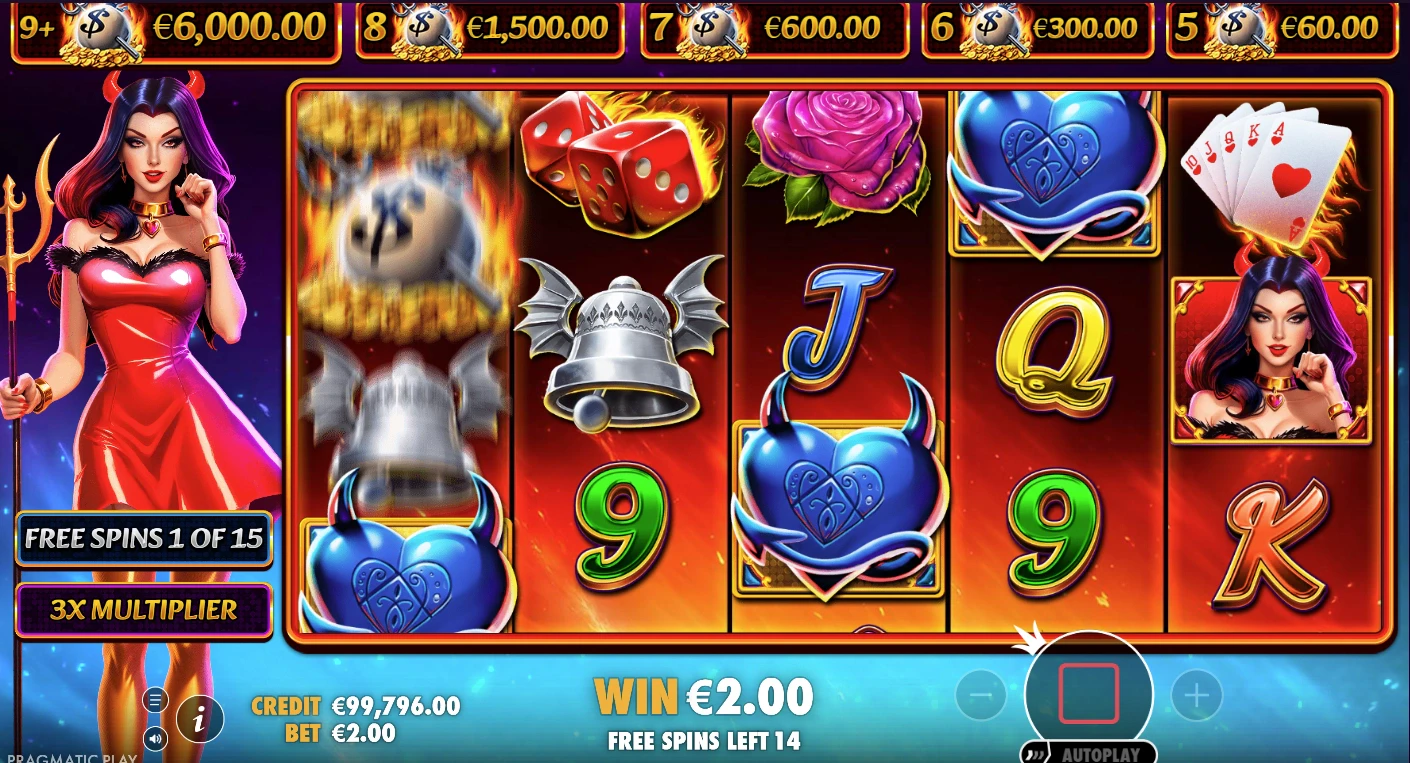
Task: Increase the bet with the plus icon
Action: click(1197, 693)
